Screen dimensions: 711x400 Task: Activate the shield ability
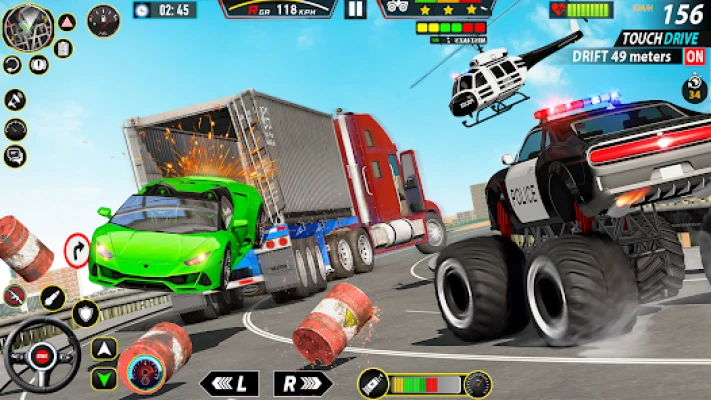coord(86,313)
